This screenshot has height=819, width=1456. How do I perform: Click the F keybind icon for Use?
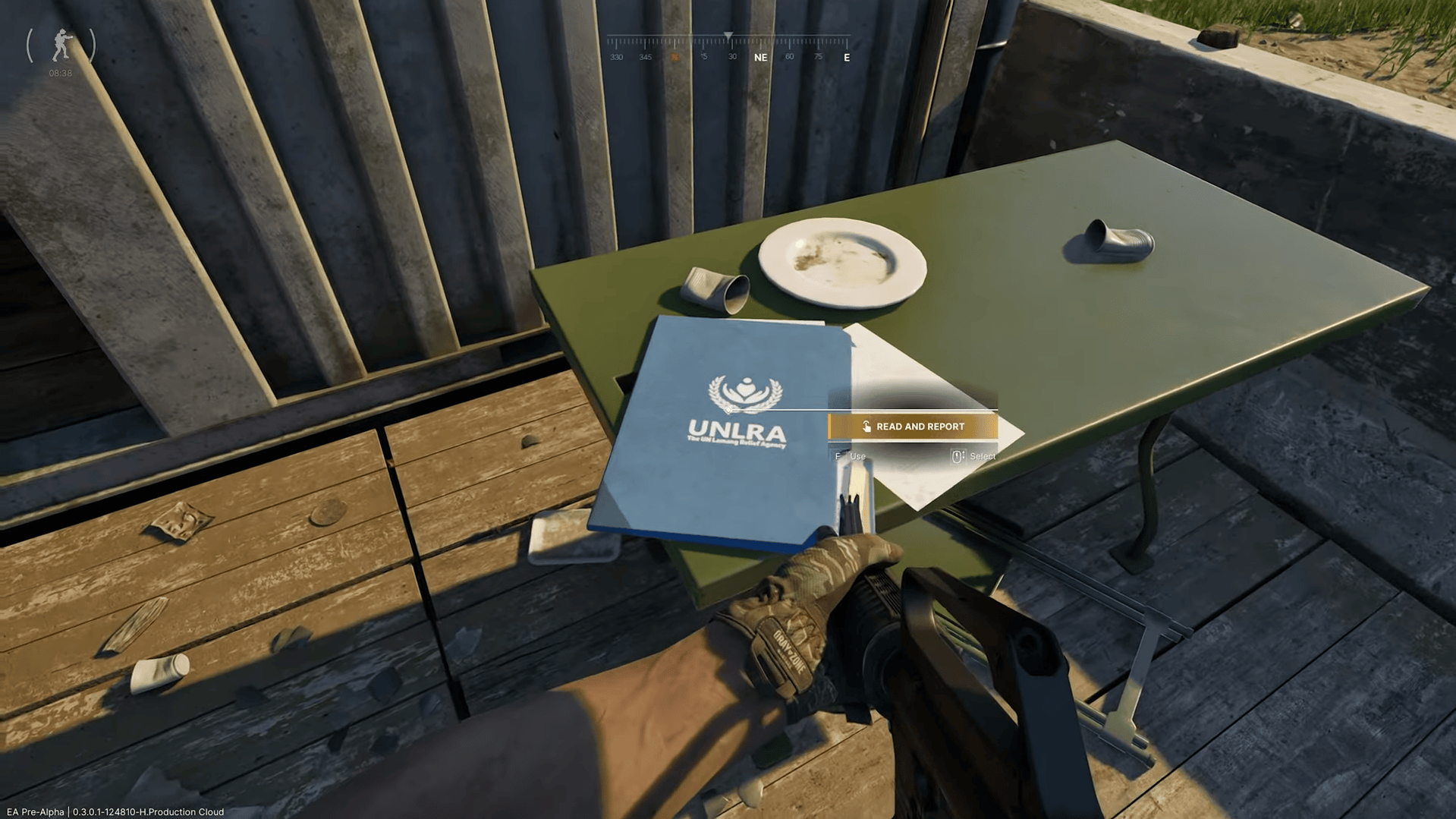point(838,456)
